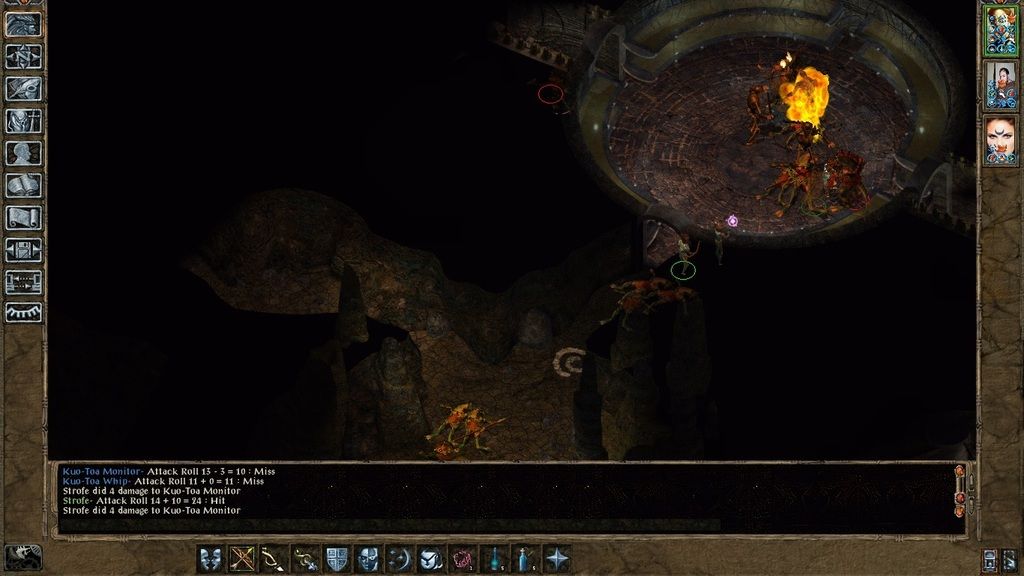Open the character record with the head silhouette
Image resolution: width=1024 pixels, height=576 pixels.
click(x=23, y=153)
